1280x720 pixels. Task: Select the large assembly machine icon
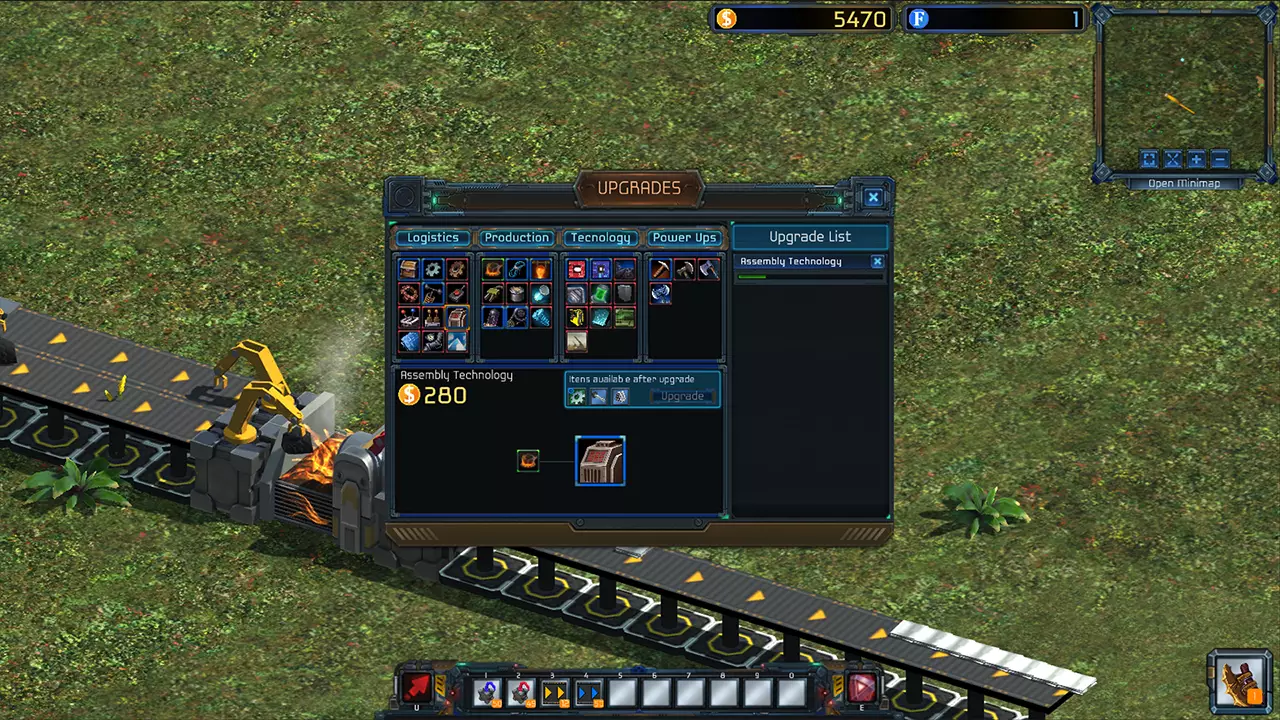tap(600, 461)
